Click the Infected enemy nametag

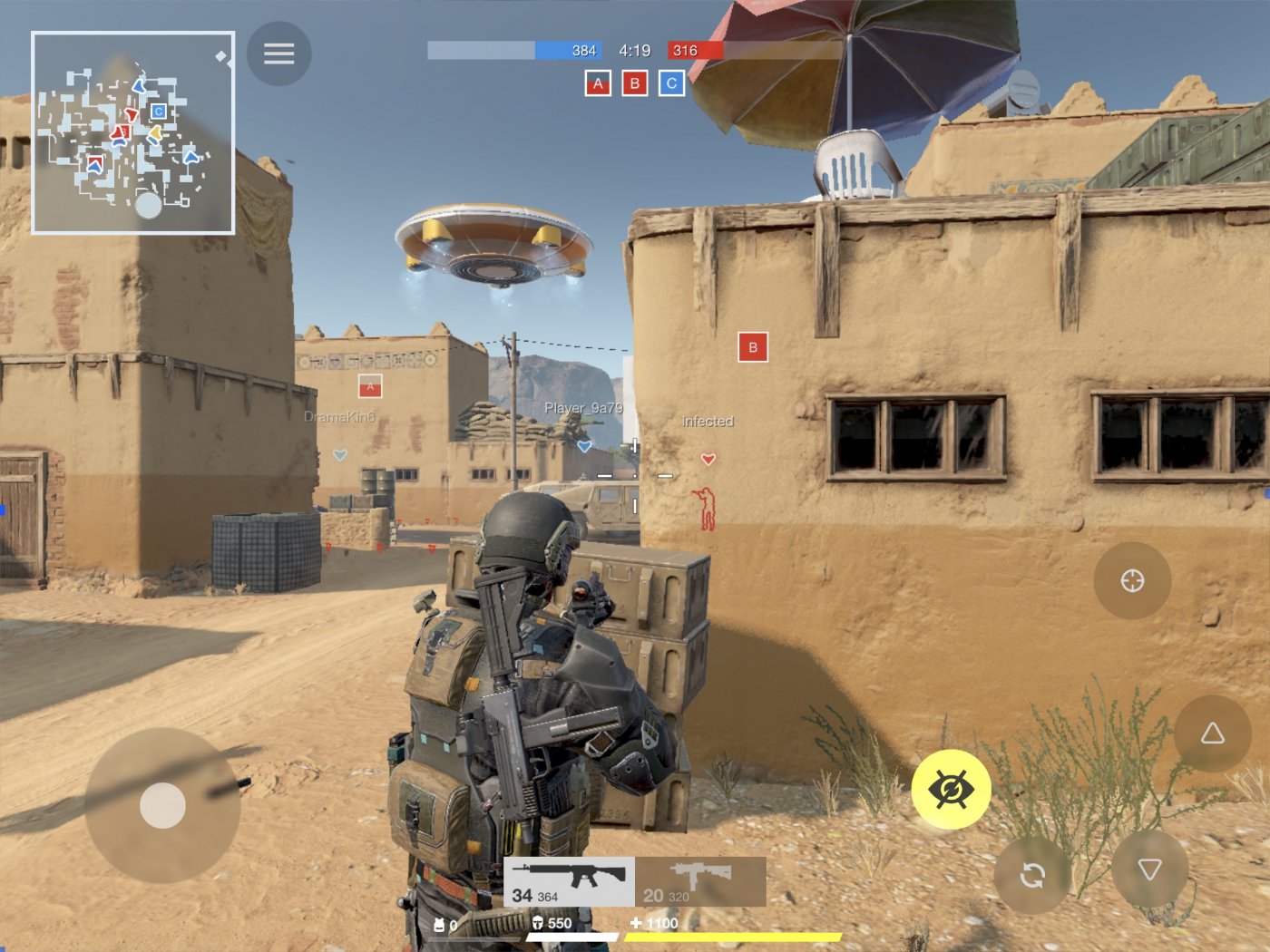click(x=708, y=421)
